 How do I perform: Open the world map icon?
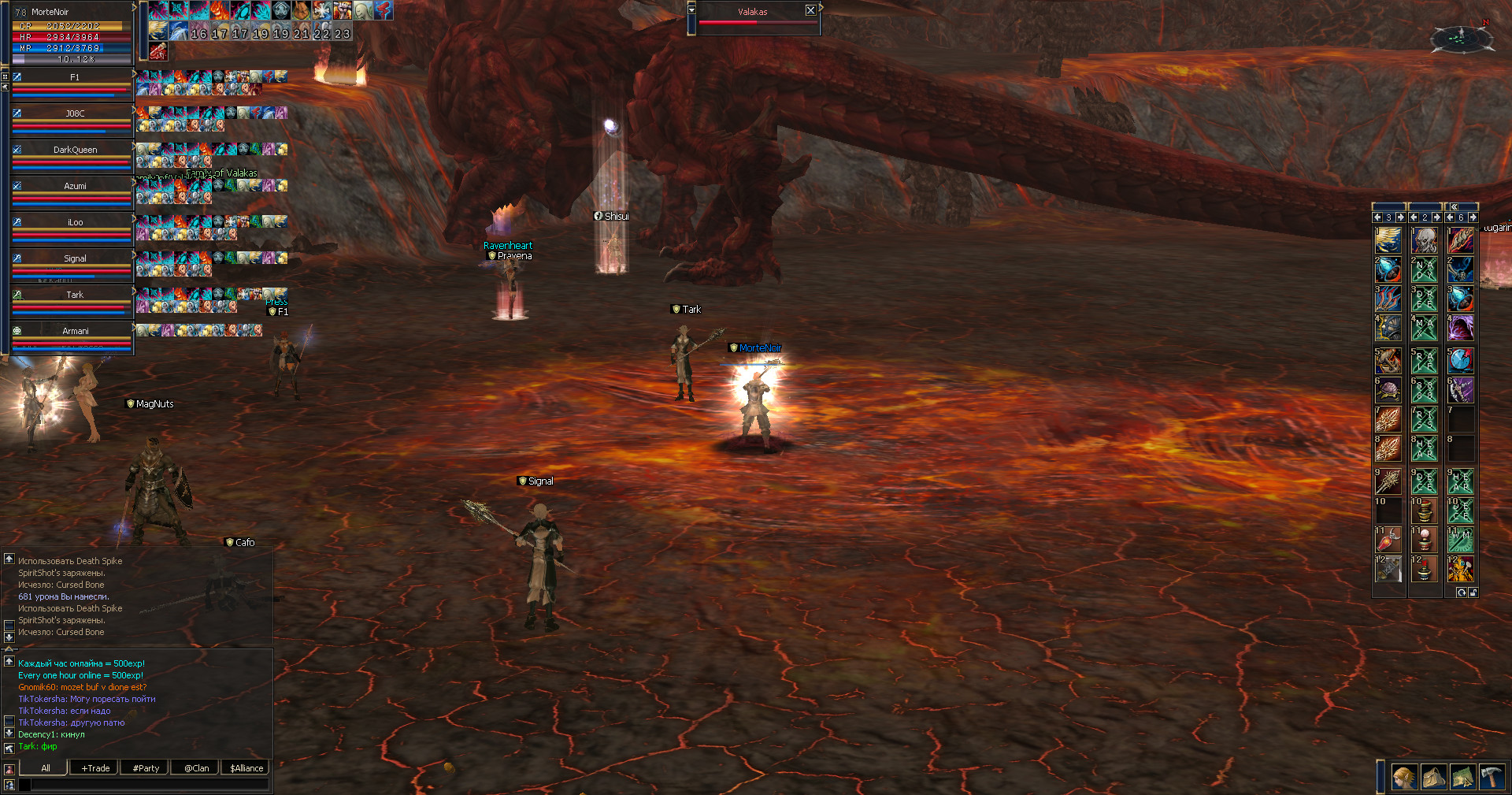[x=1462, y=777]
